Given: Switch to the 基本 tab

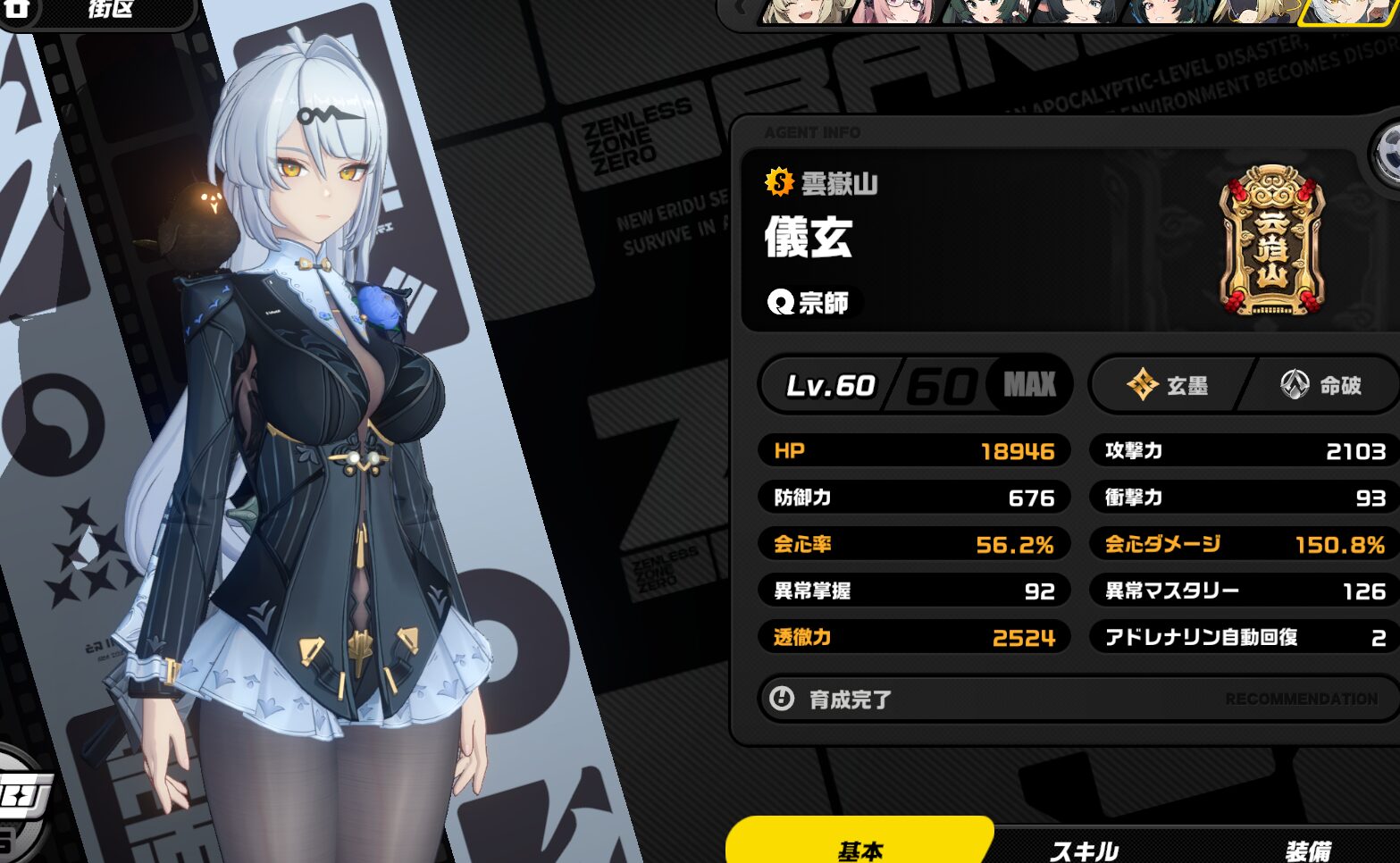Looking at the screenshot, I should 859,844.
